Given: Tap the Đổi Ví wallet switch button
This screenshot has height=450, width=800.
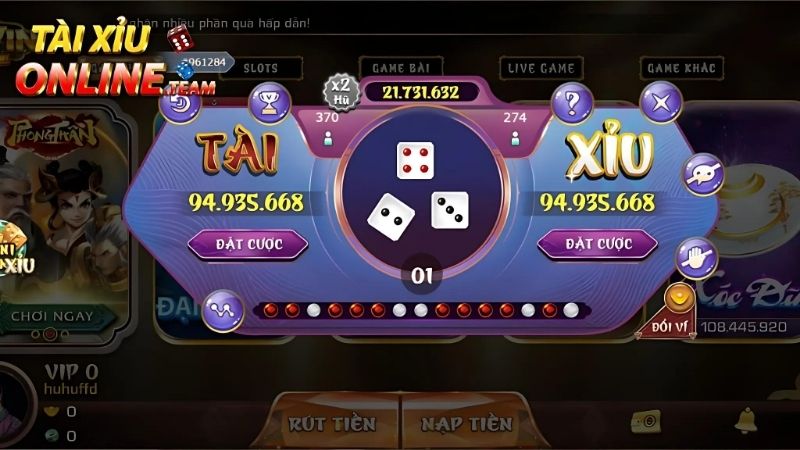Looking at the screenshot, I should point(680,311).
